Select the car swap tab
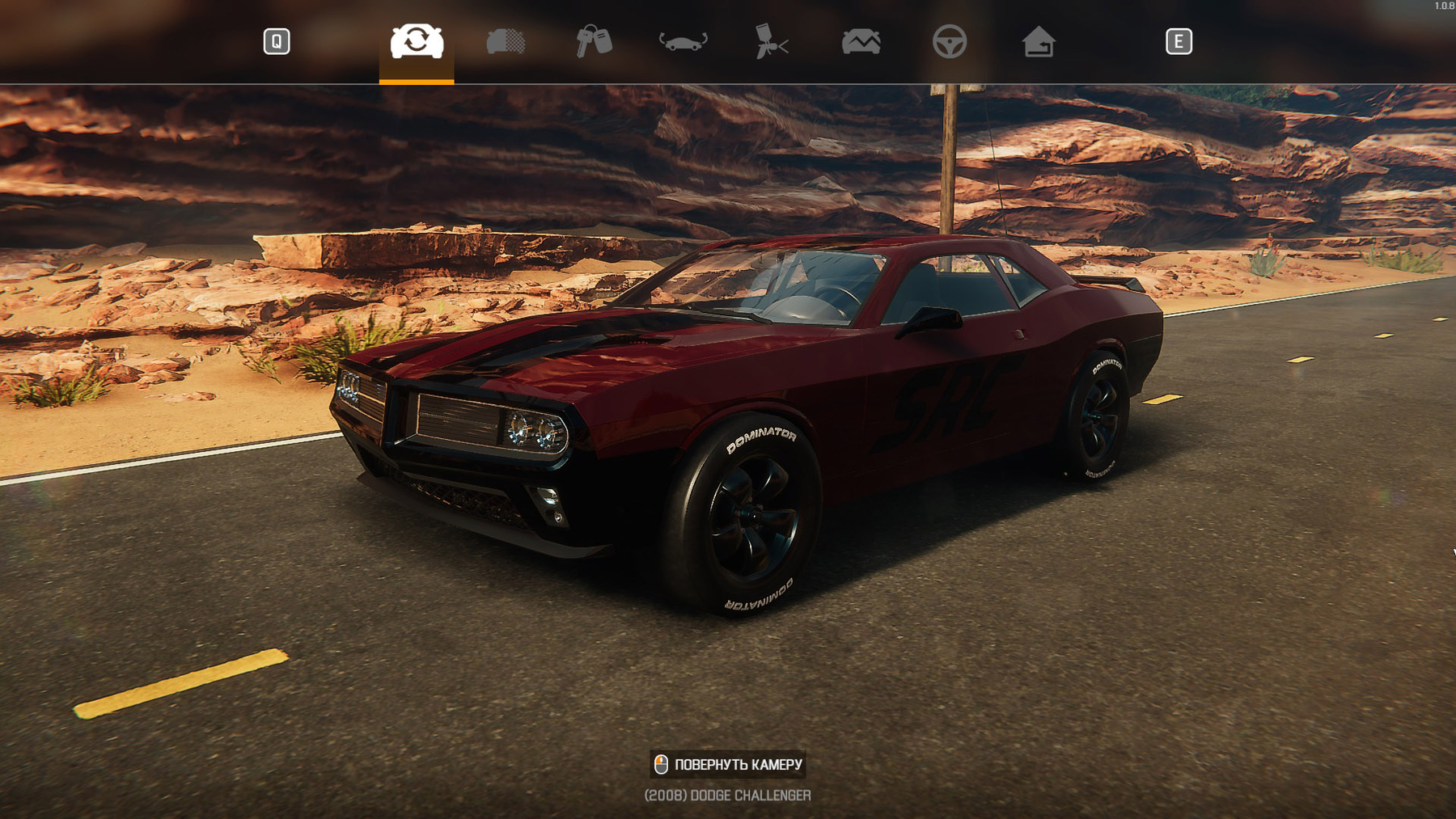This screenshot has width=1456, height=819. pos(417,41)
